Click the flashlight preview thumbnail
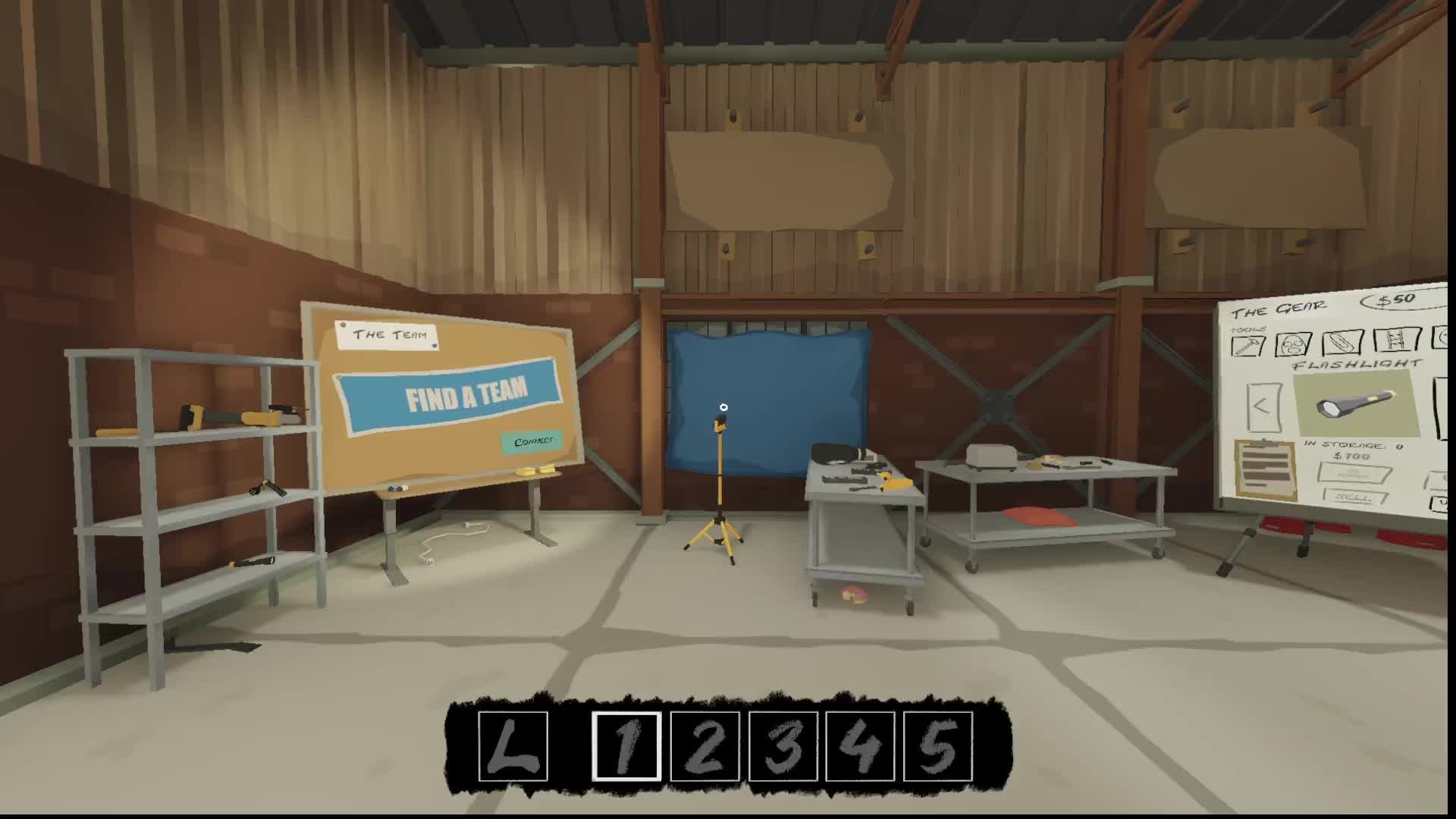Screen dimensions: 1456x819 coord(1357,403)
